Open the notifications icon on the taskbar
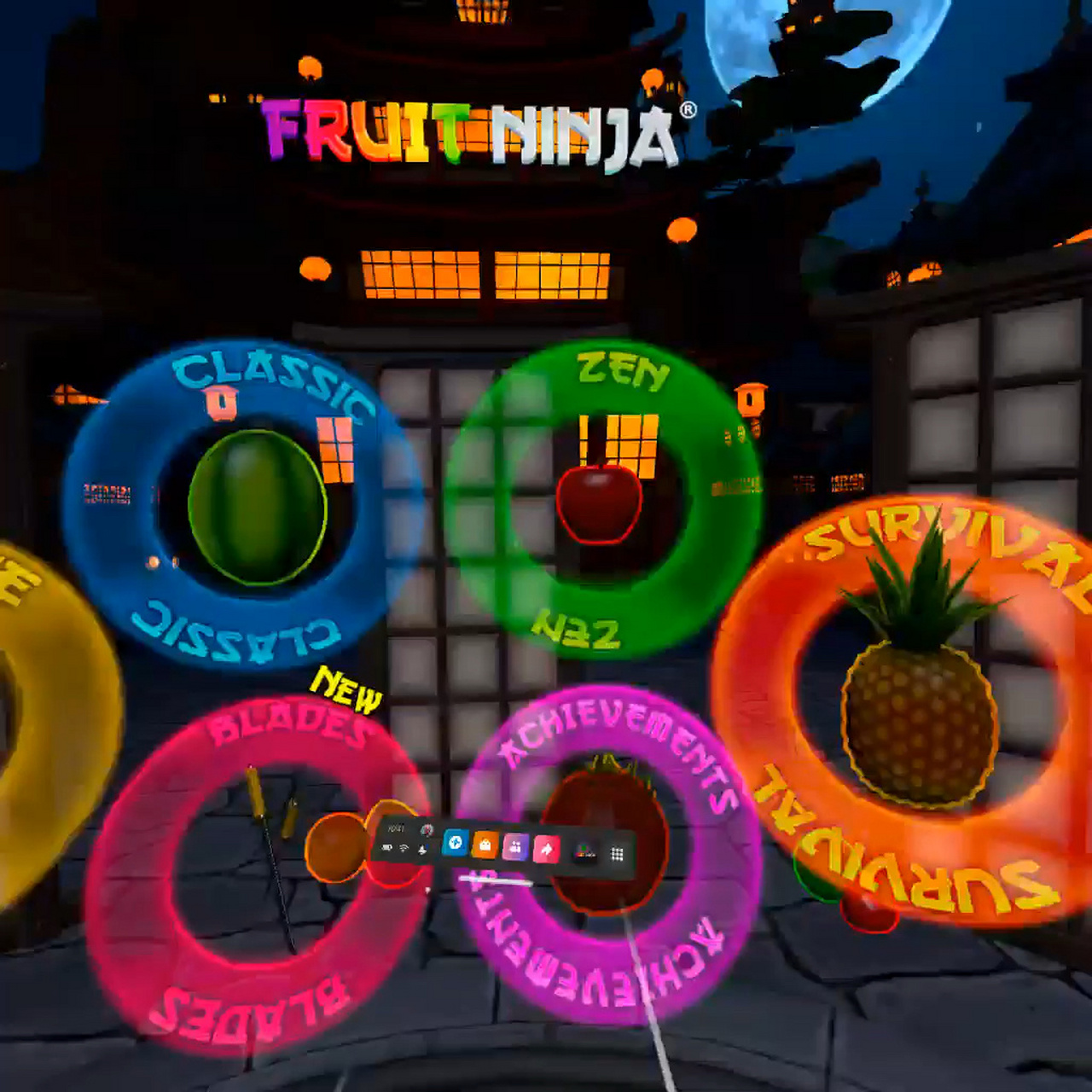The image size is (1092, 1092). pyautogui.click(x=424, y=850)
